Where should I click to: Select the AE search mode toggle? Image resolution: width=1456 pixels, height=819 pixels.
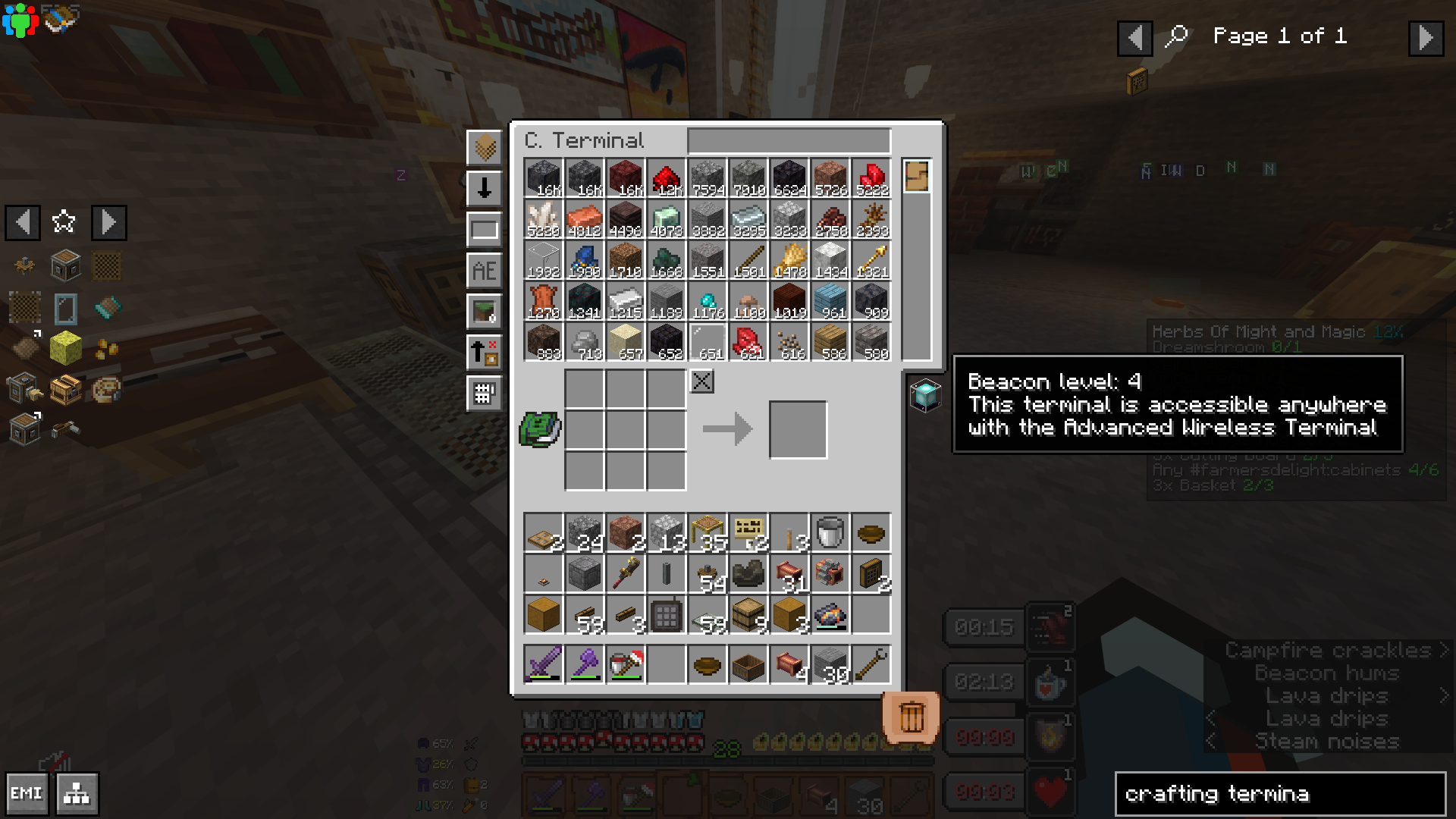click(x=485, y=269)
